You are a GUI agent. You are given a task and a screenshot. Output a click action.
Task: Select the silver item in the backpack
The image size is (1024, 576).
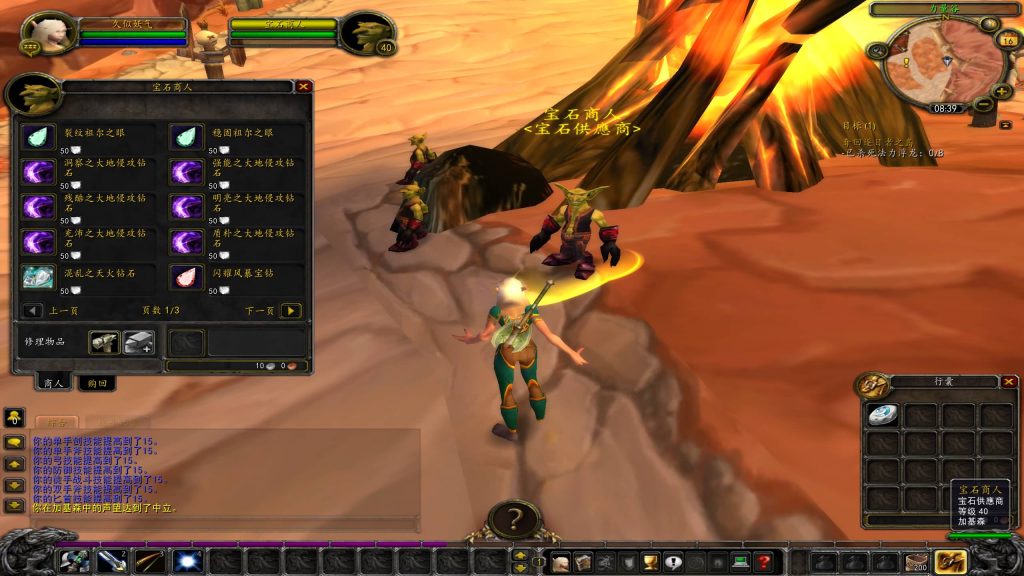click(882, 415)
